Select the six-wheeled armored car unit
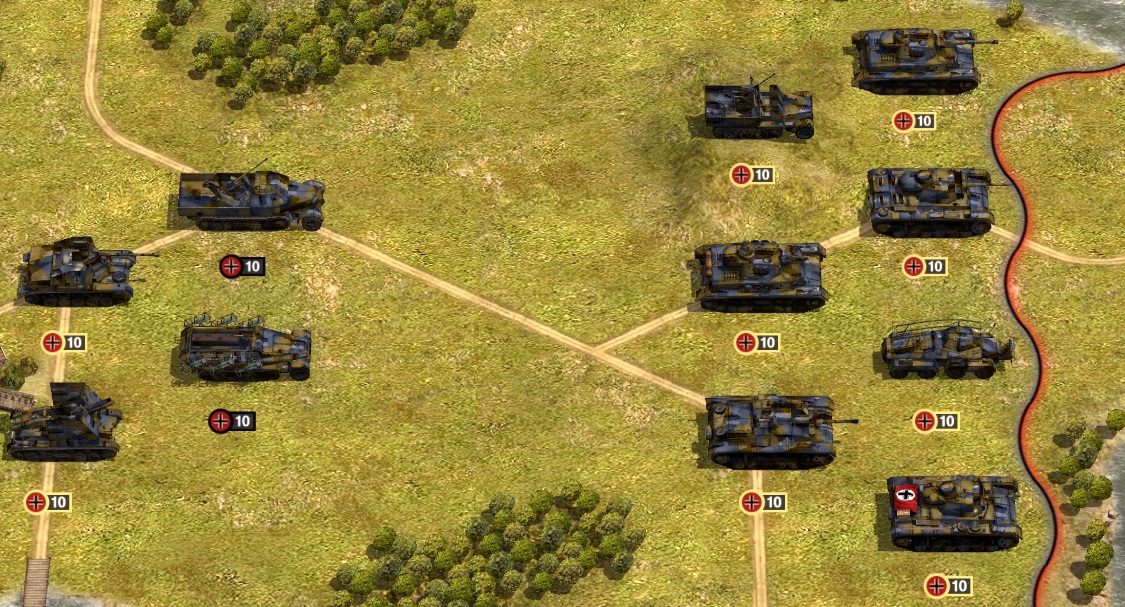Viewport: 1125px width, 607px height. tap(946, 351)
